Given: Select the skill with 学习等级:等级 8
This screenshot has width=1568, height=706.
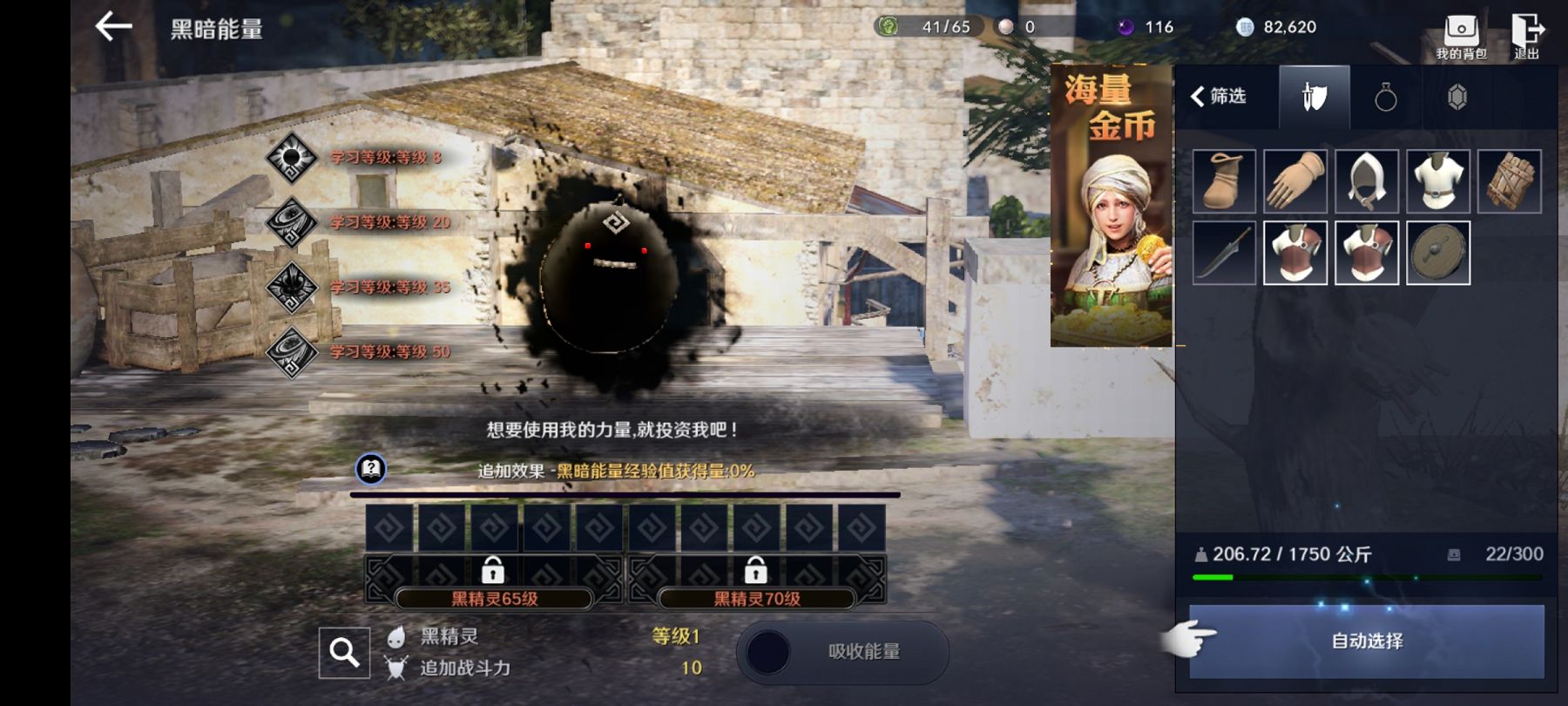Looking at the screenshot, I should pos(291,158).
